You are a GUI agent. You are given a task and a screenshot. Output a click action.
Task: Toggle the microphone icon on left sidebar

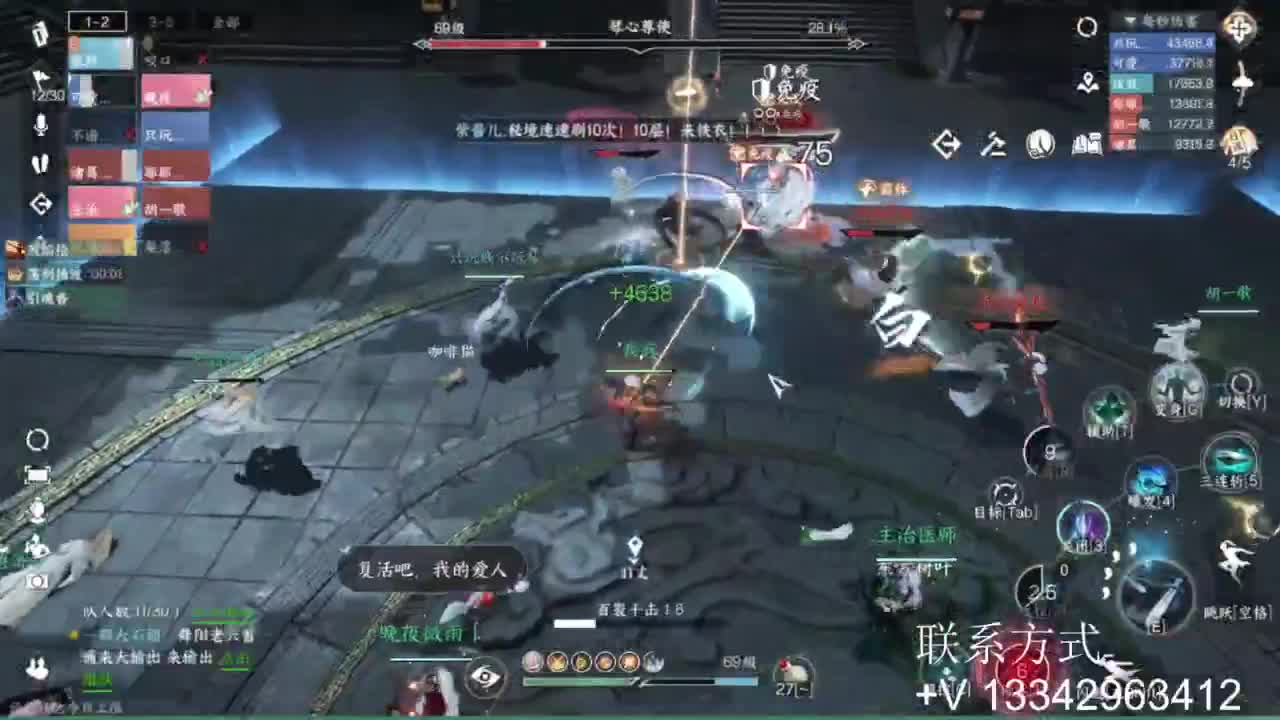40,127
